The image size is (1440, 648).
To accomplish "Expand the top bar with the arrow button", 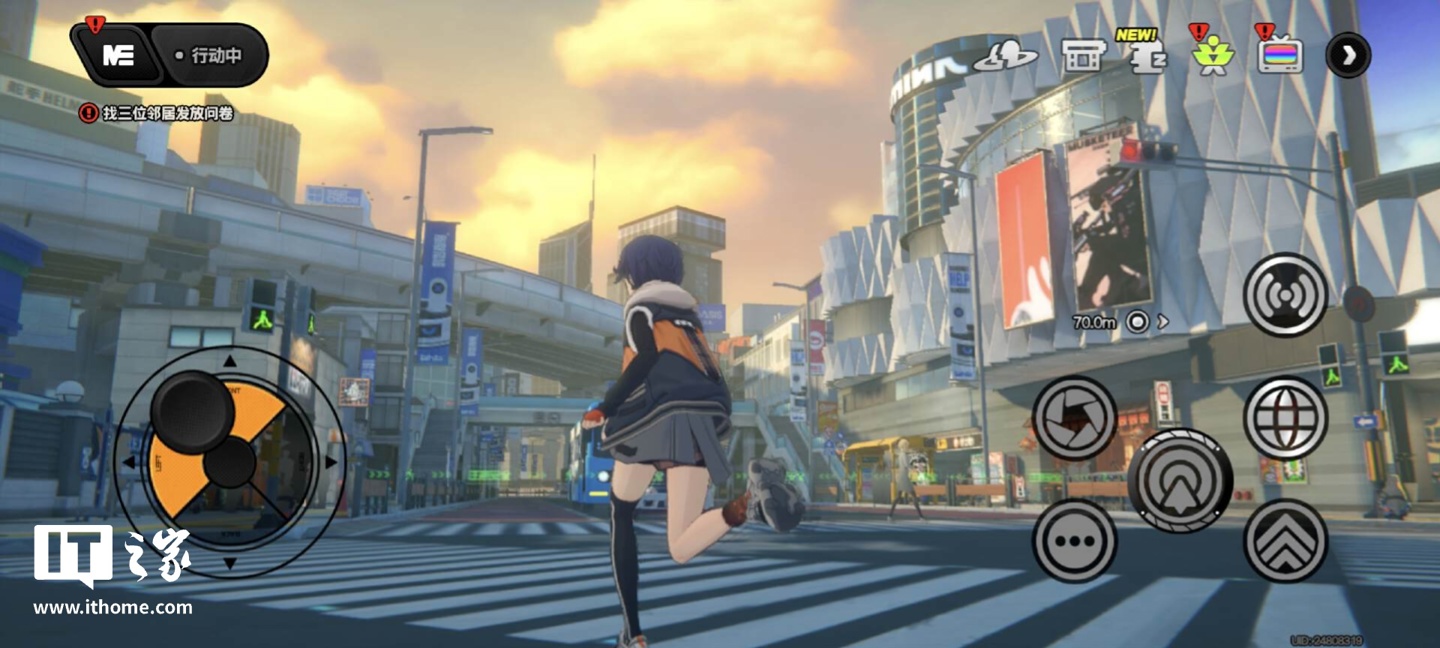I will click(x=1348, y=55).
